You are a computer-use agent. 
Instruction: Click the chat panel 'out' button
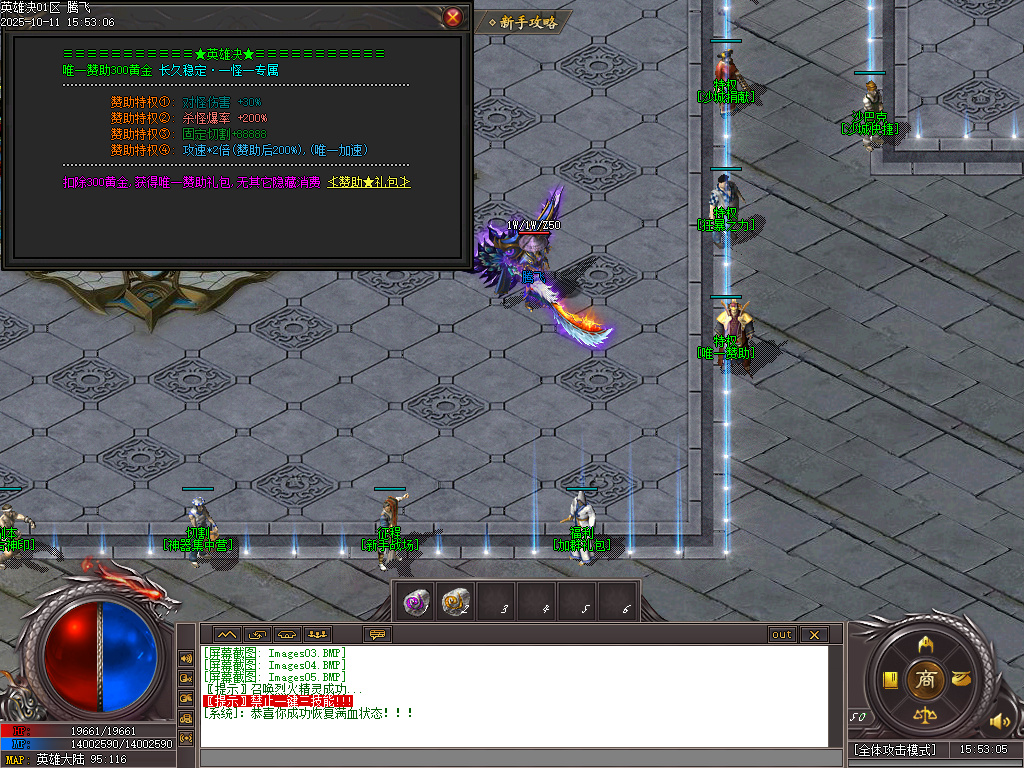tap(782, 635)
